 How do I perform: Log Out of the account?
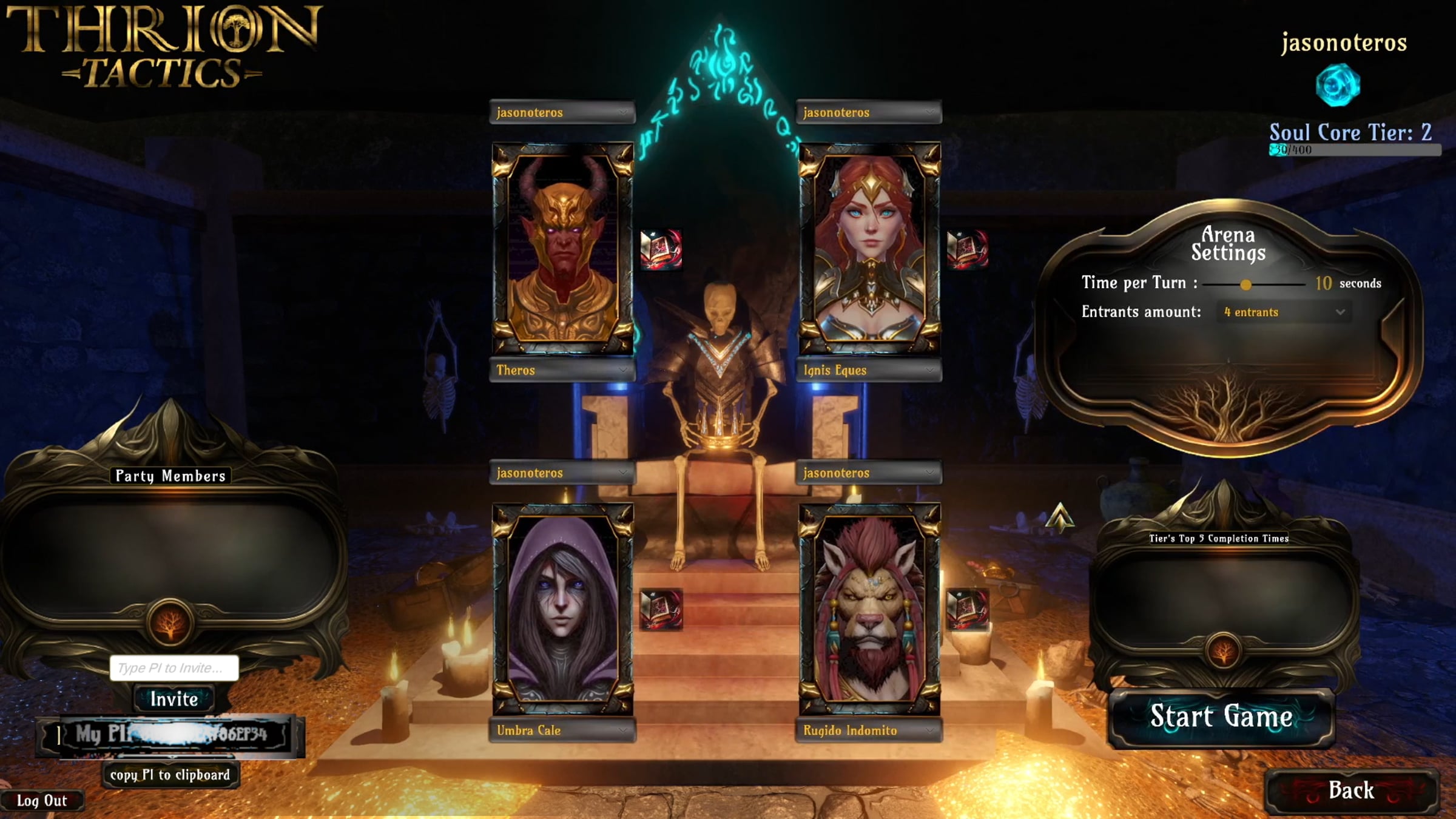click(x=41, y=801)
